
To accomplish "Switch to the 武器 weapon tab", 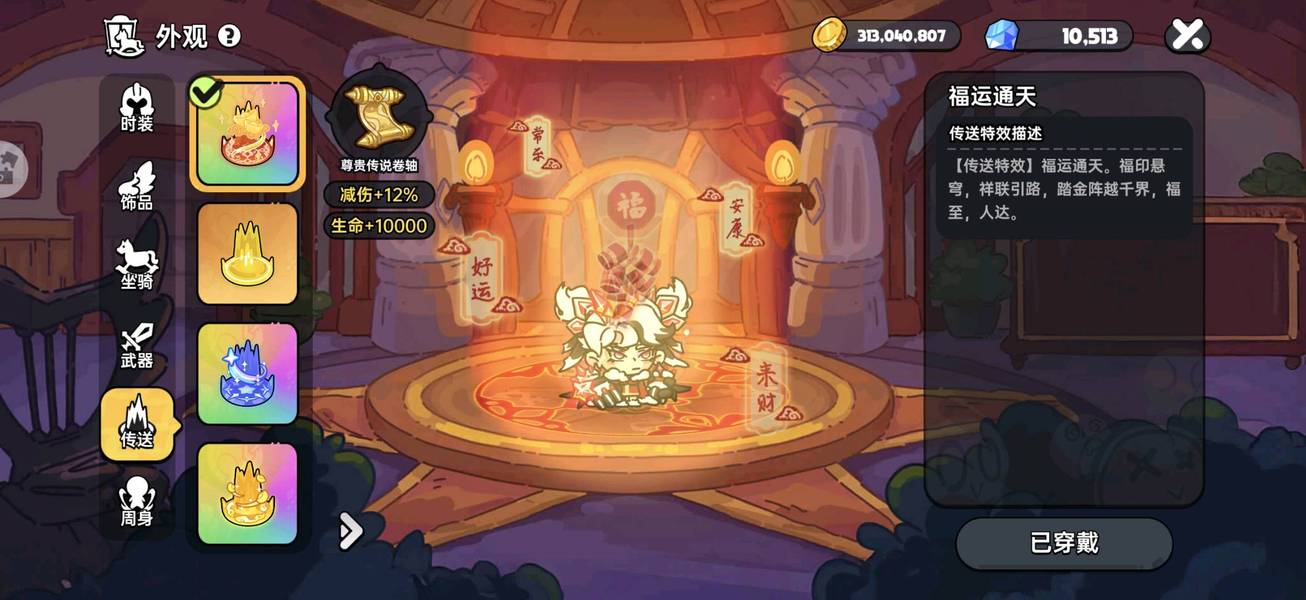I will pyautogui.click(x=137, y=346).
